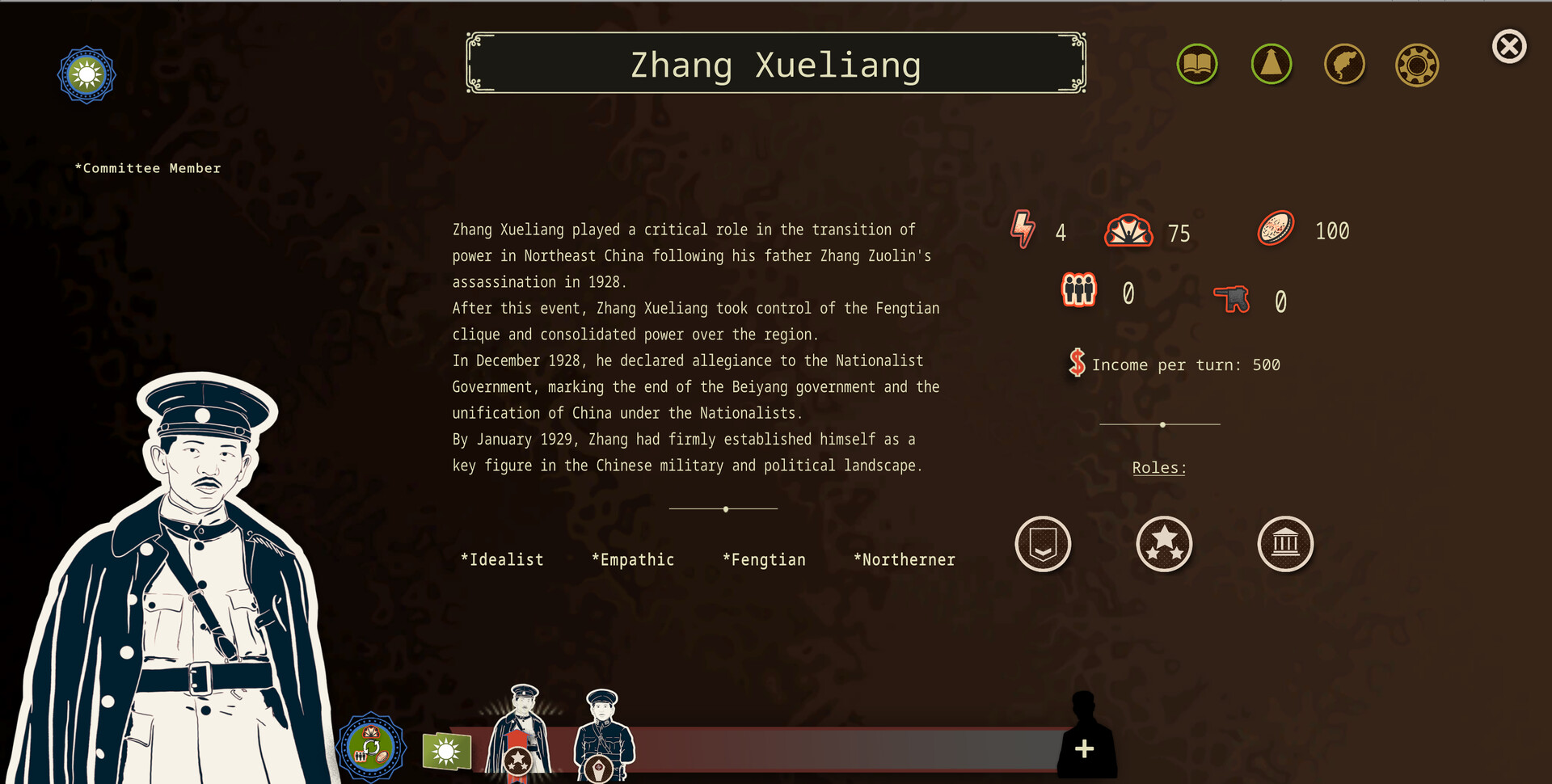The image size is (1552, 784).
Task: Open the journal book icon
Action: (1197, 64)
